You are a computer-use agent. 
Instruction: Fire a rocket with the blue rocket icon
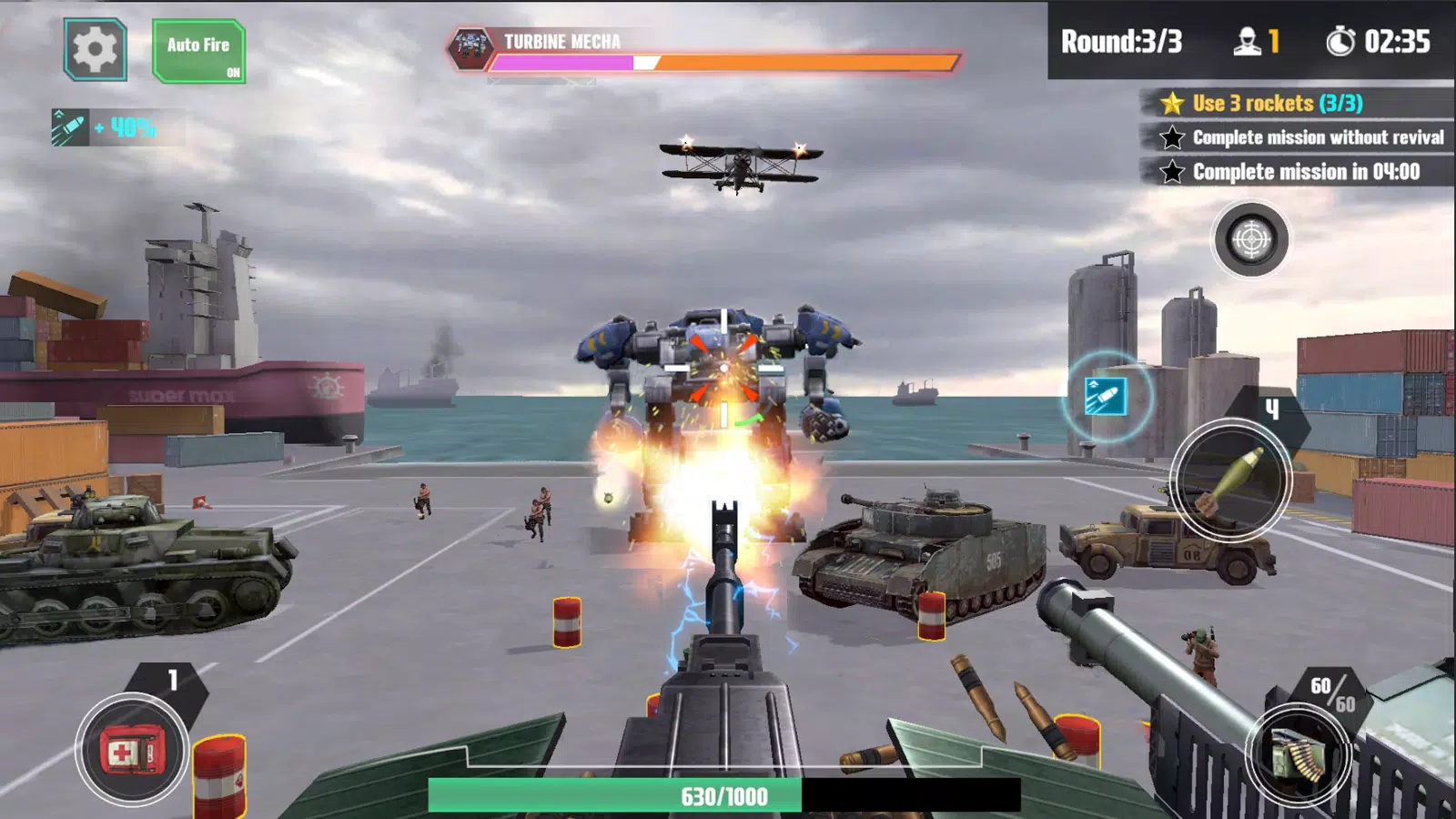[x=1106, y=398]
